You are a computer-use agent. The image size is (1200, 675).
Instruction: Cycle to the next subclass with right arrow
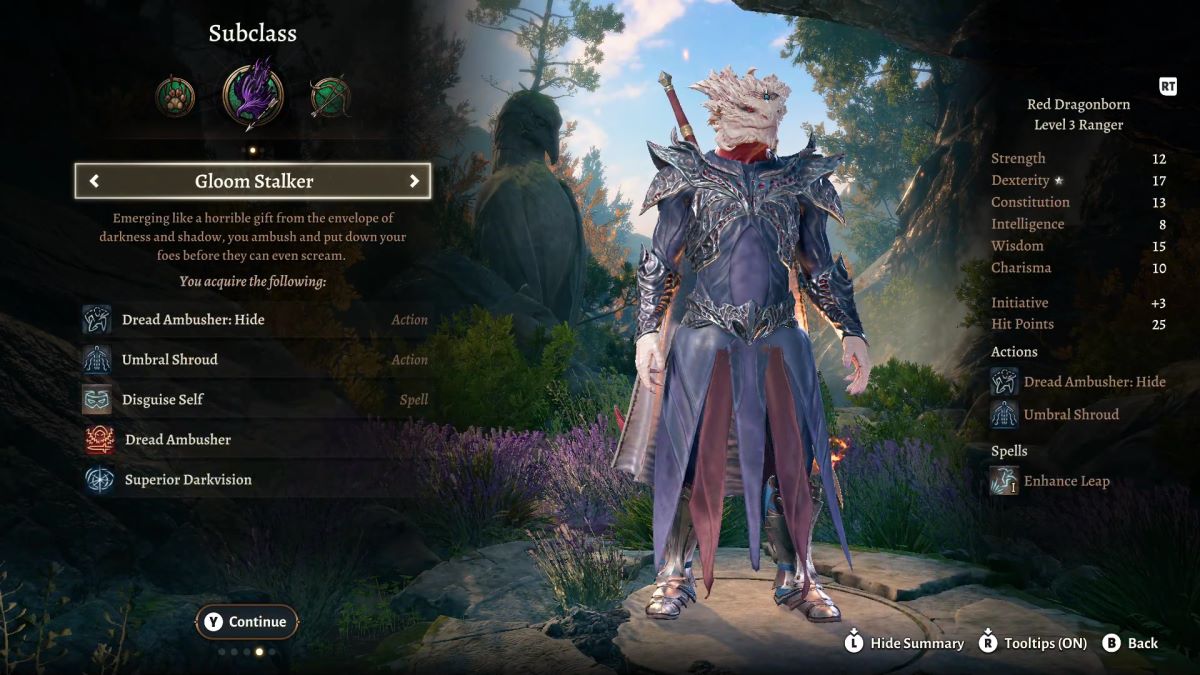[x=414, y=181]
